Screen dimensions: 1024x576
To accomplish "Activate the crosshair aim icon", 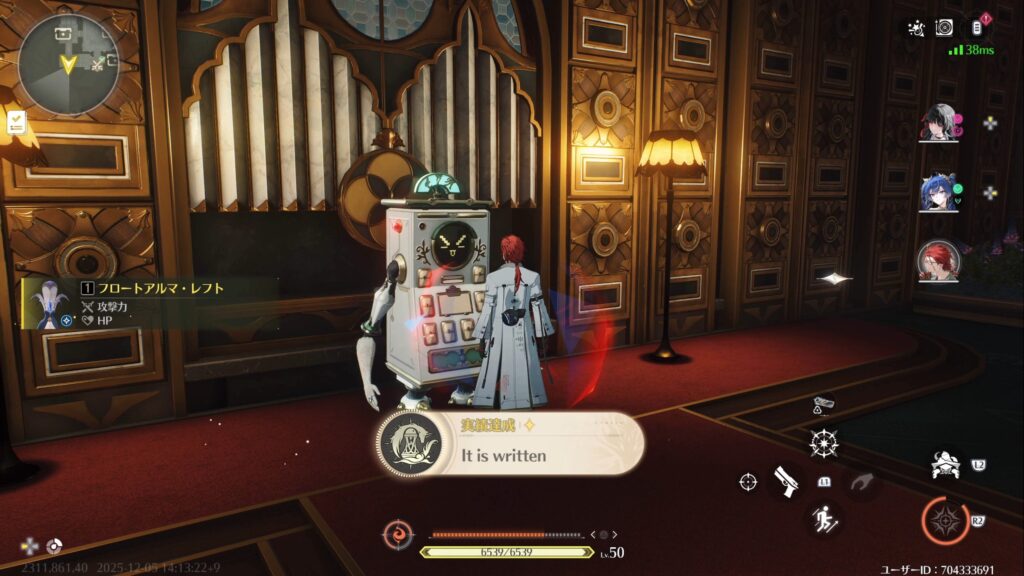I will [x=748, y=482].
